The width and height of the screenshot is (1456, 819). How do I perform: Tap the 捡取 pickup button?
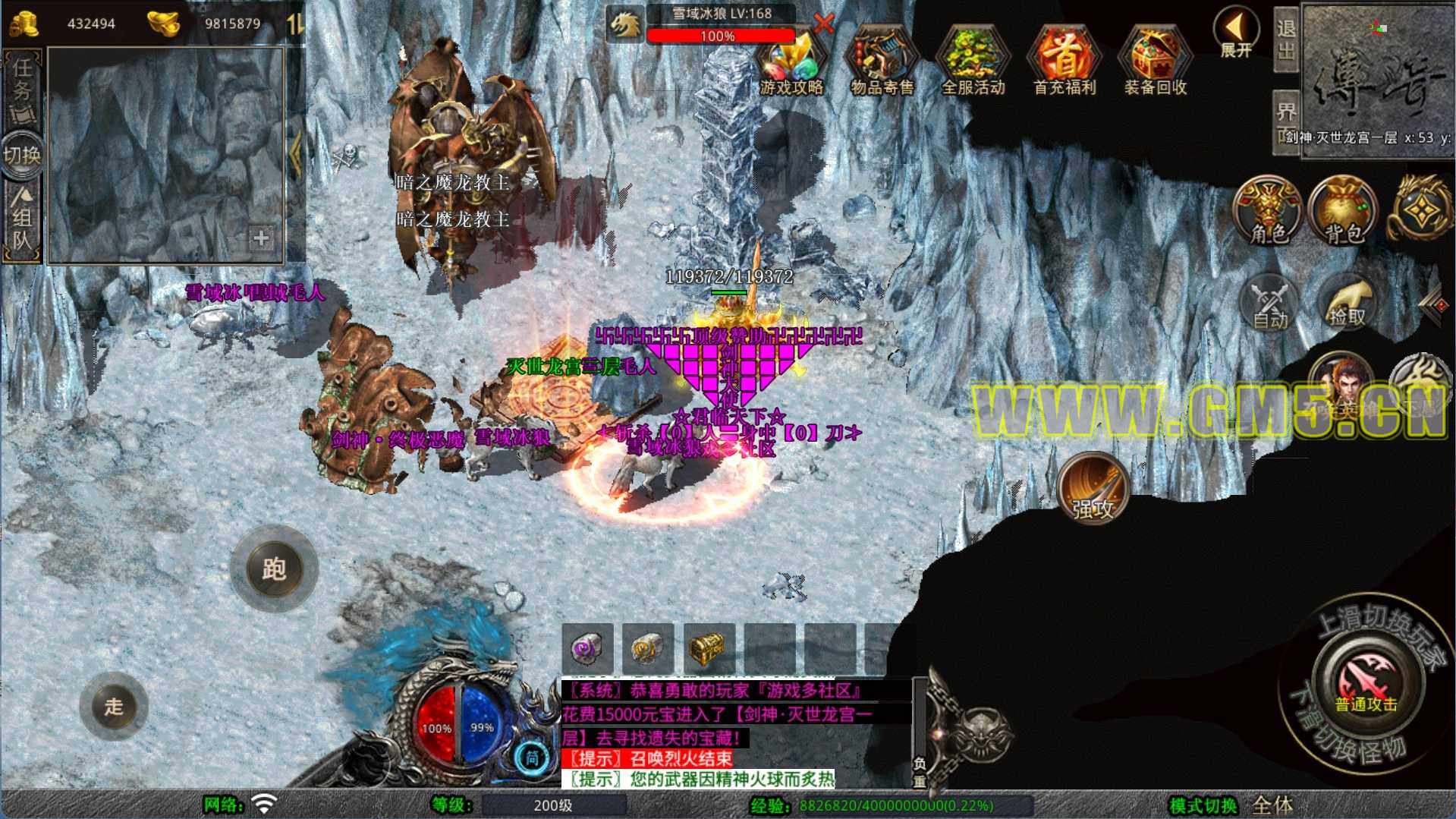tap(1346, 303)
